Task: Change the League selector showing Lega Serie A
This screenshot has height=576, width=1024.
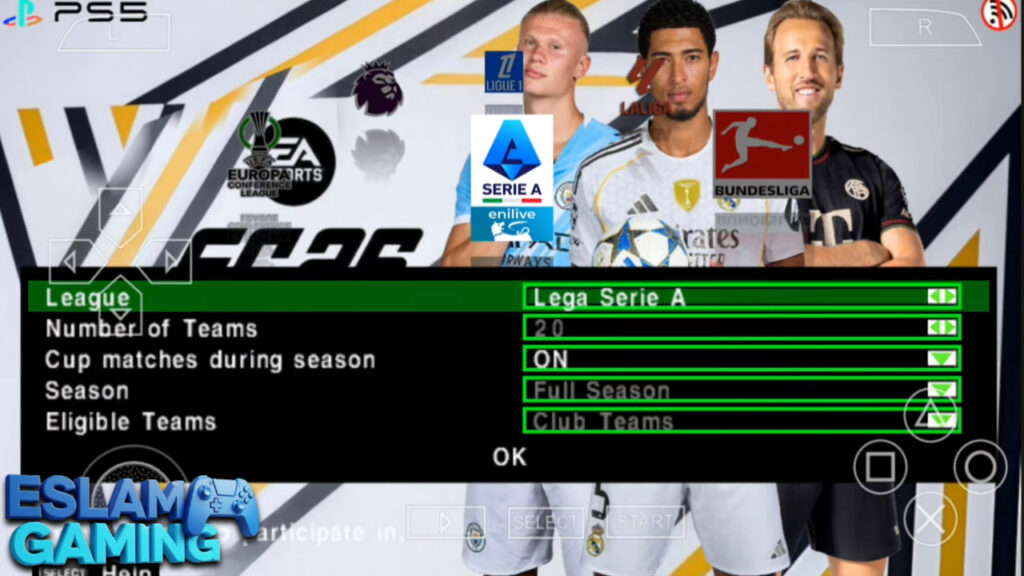Action: [741, 296]
